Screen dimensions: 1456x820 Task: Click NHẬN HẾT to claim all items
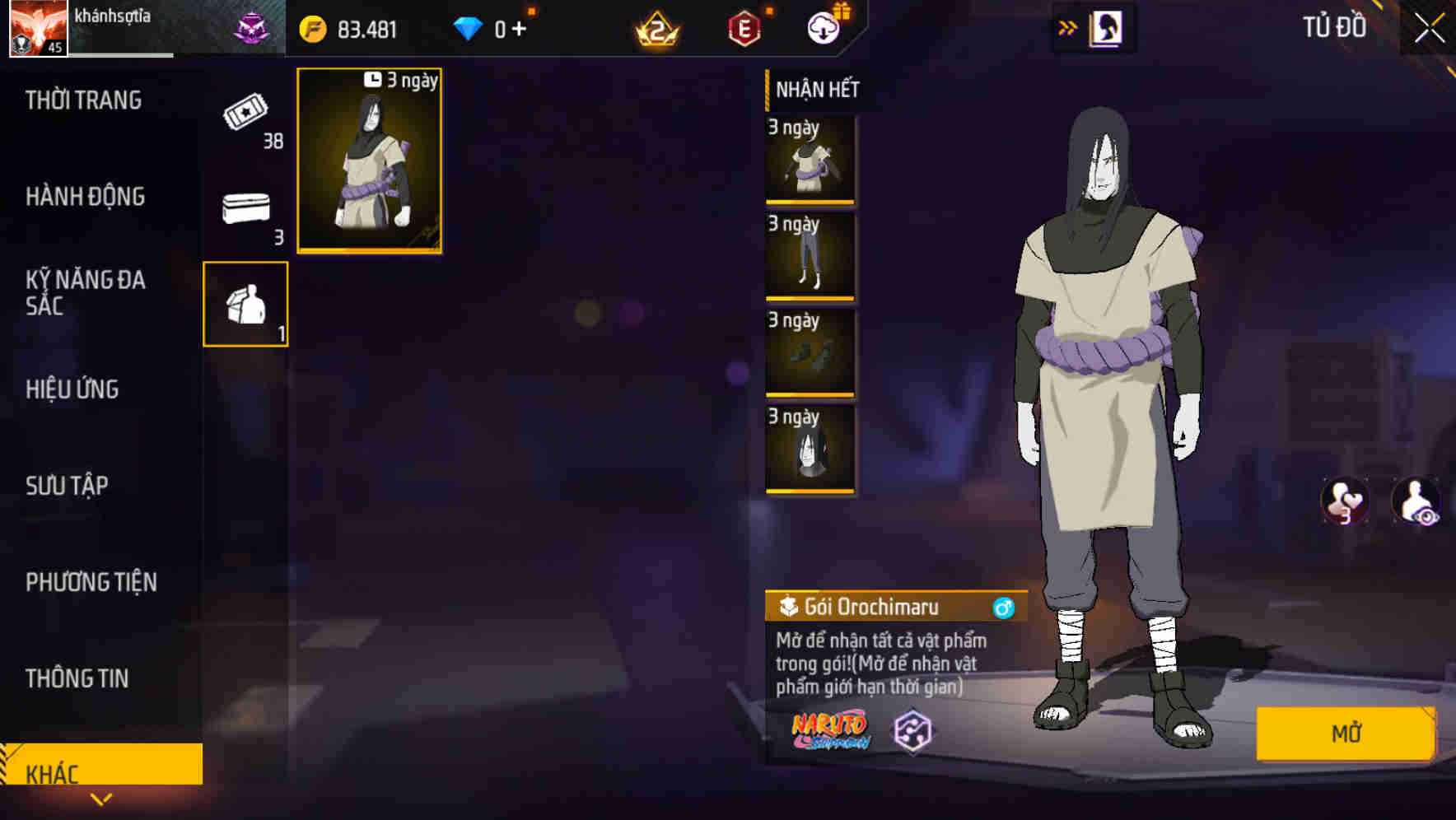815,90
